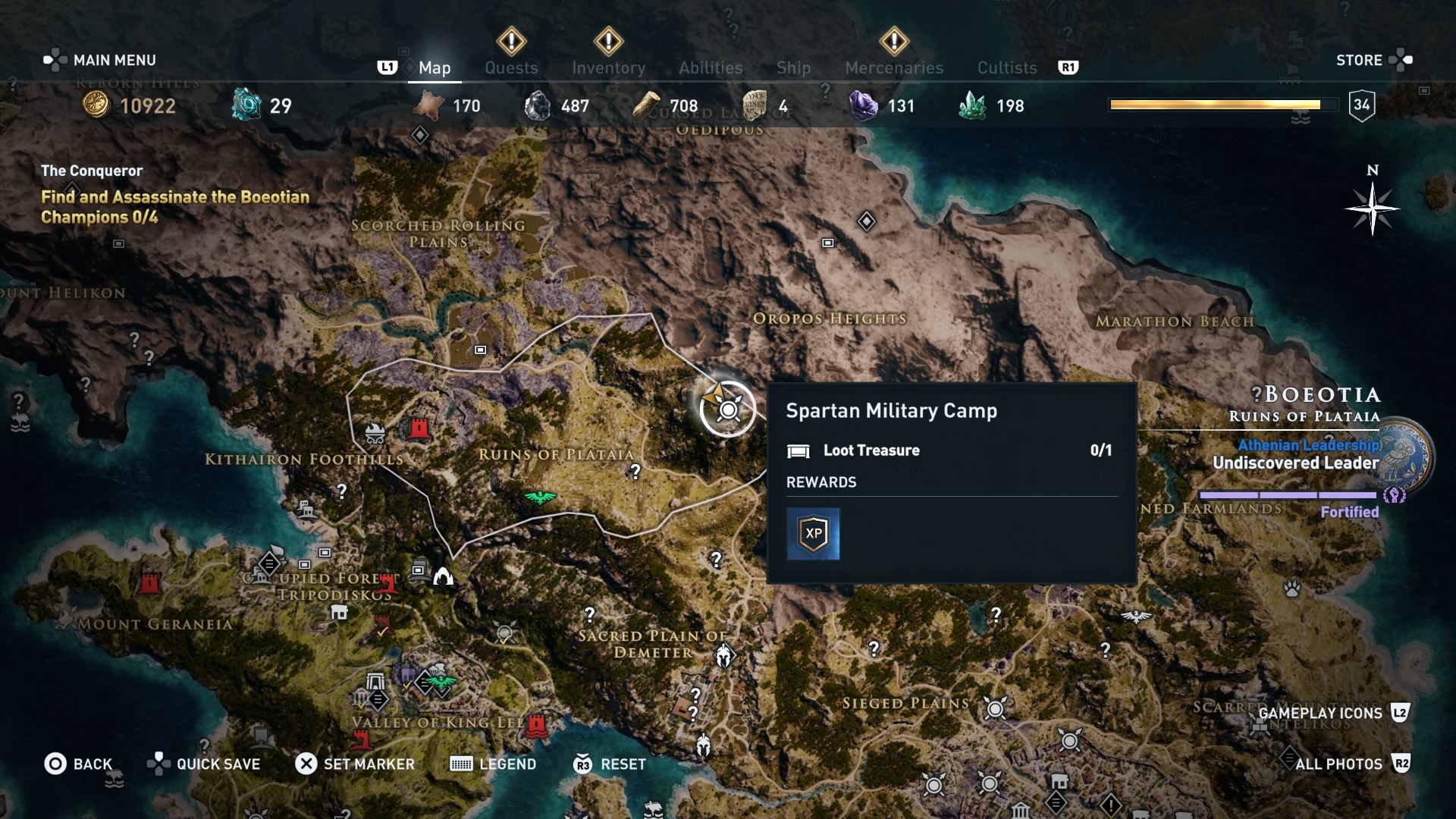
Task: Toggle Gameplay Icons filter
Action: coord(1332,713)
